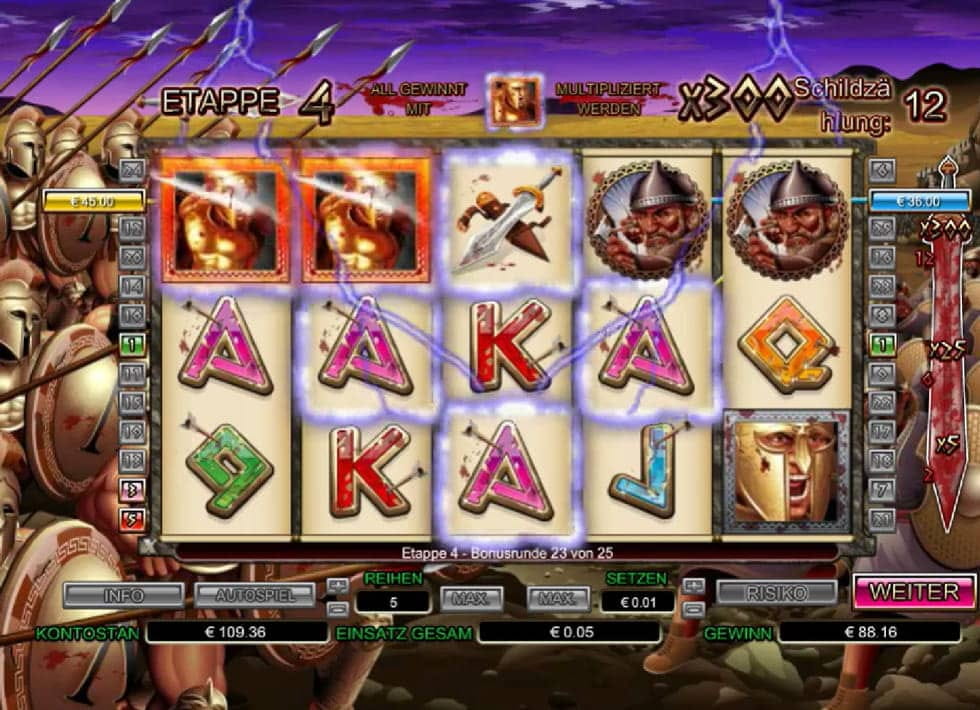Lower the Setzen bet amount
Viewport: 980px width, 710px height.
point(693,607)
